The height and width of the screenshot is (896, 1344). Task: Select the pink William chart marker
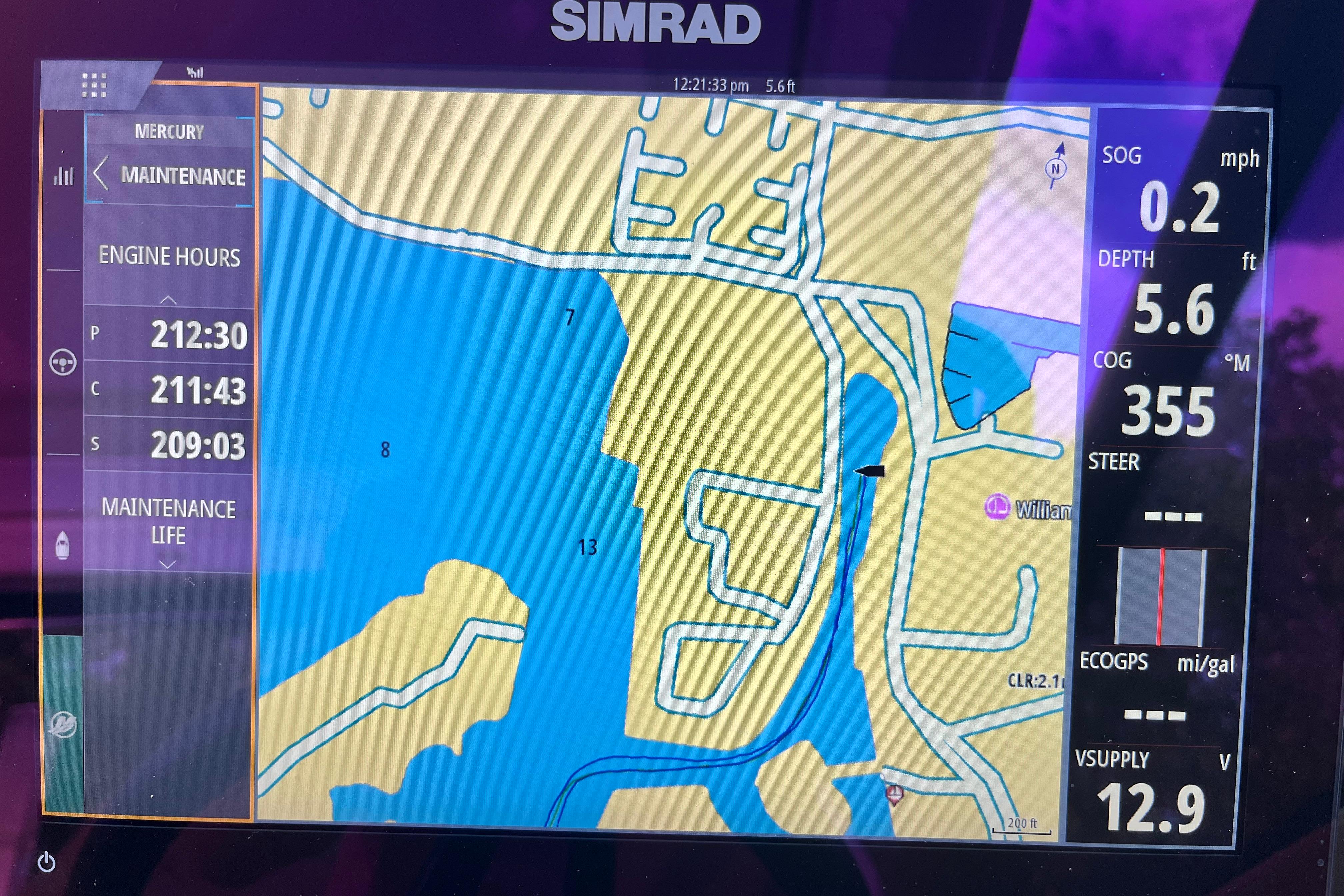click(997, 506)
